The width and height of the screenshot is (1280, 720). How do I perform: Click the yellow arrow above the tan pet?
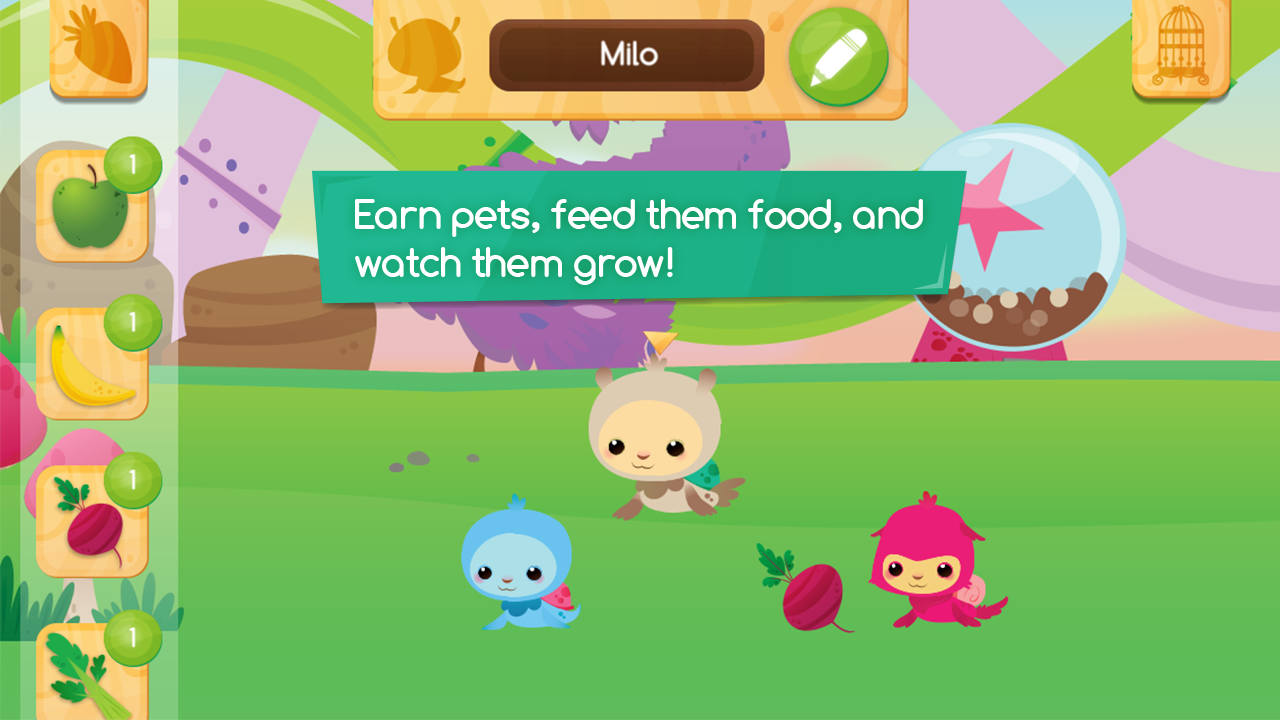(660, 341)
